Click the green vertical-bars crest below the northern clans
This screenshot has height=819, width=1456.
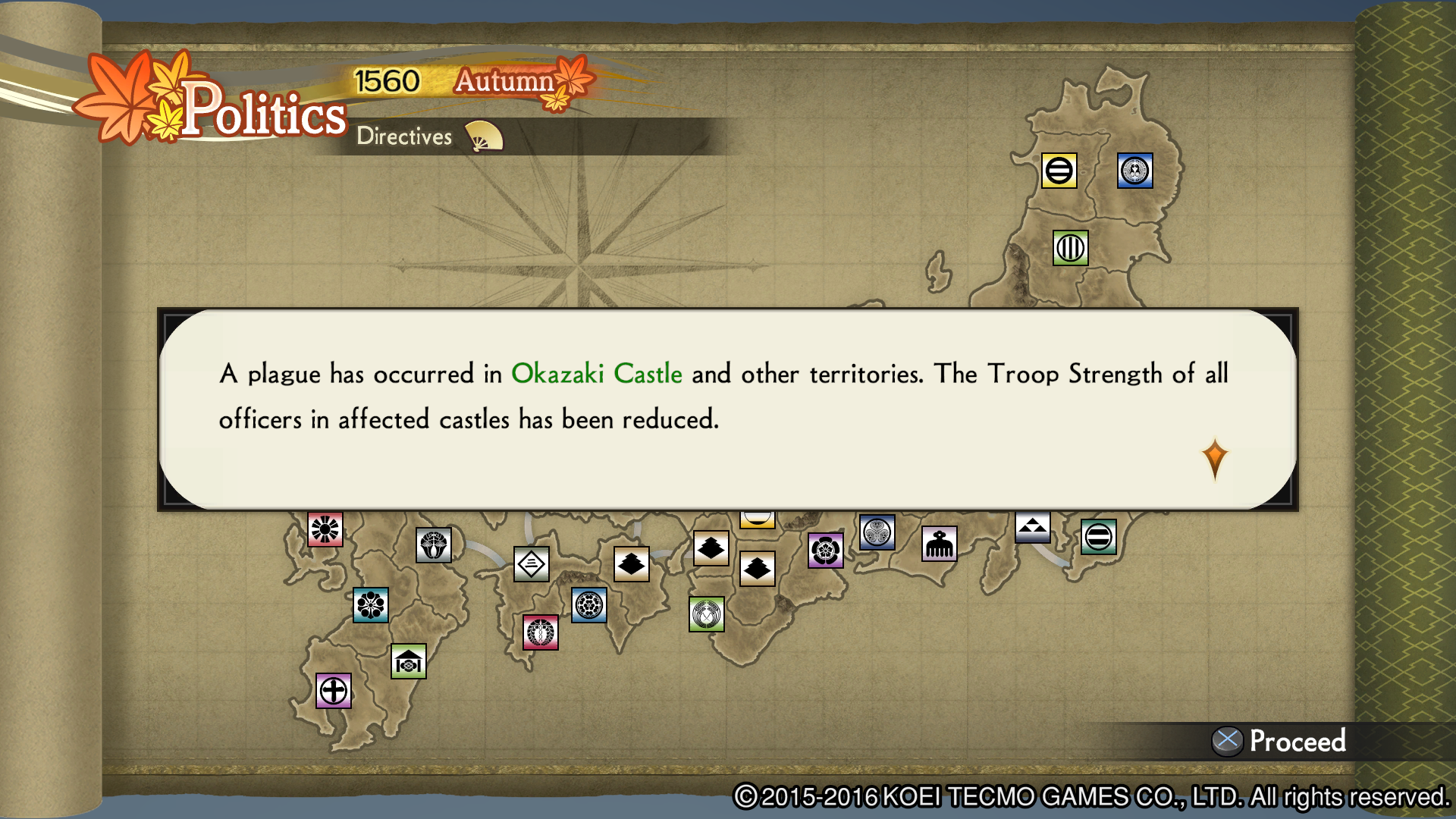point(1072,247)
